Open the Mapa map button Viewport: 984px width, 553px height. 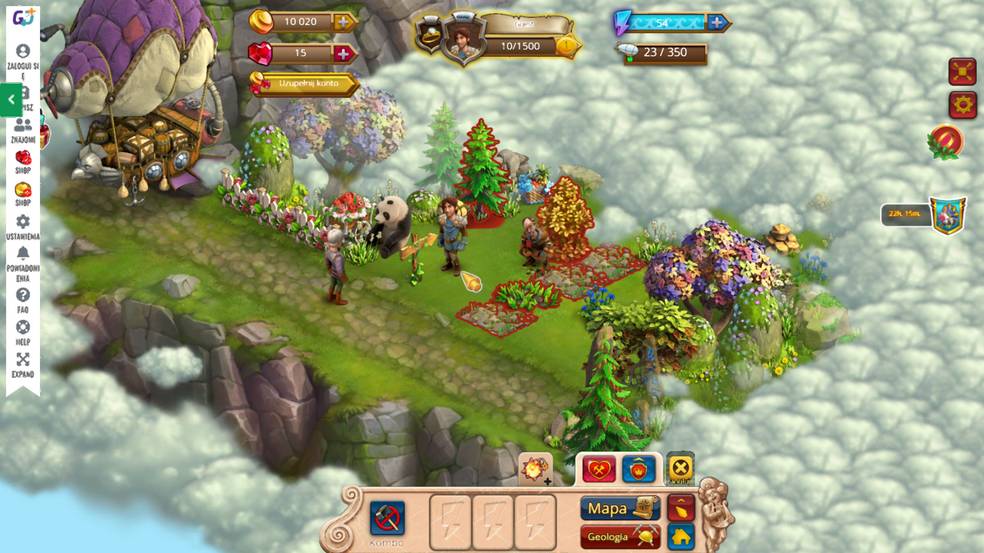pyautogui.click(x=619, y=508)
